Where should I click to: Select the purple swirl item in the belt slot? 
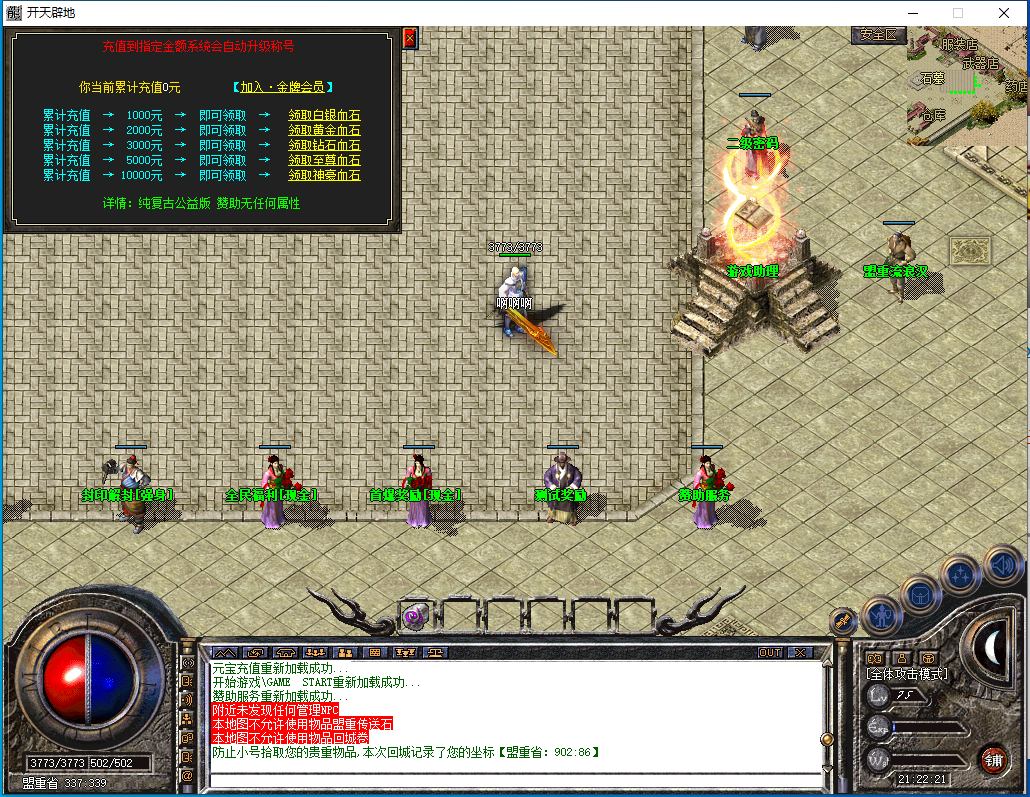tap(414, 617)
